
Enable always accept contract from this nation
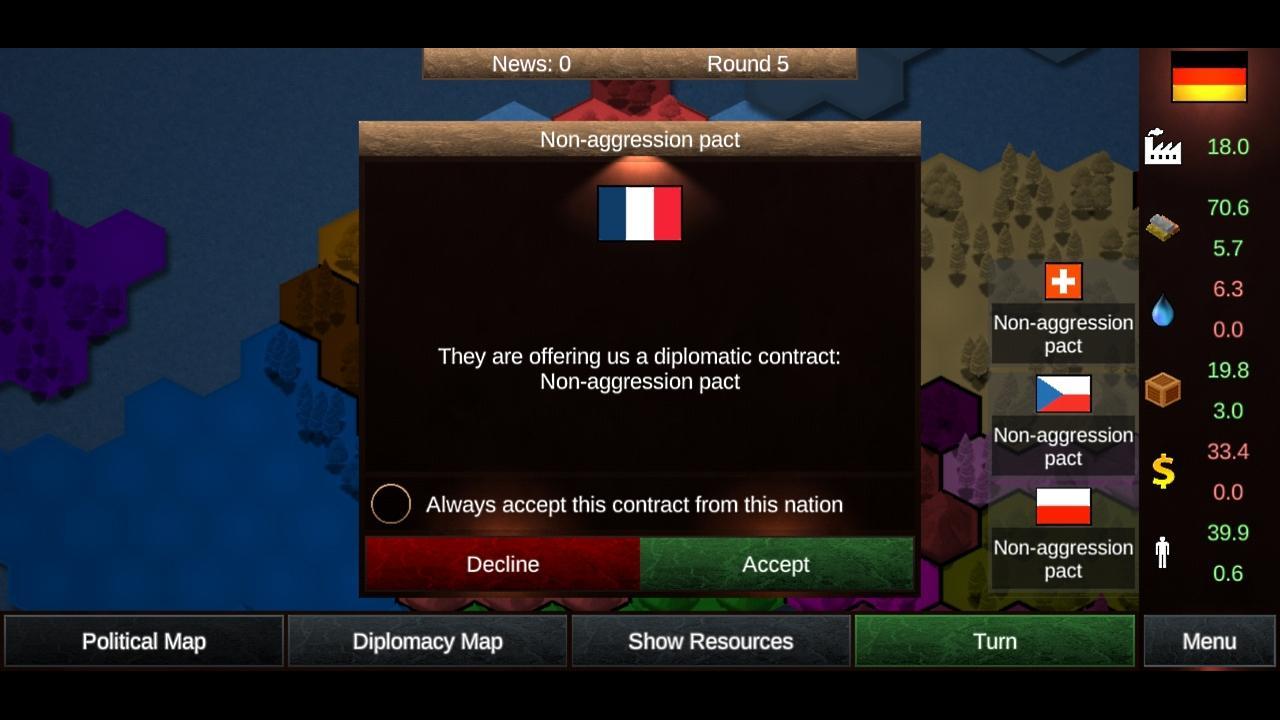click(x=391, y=504)
